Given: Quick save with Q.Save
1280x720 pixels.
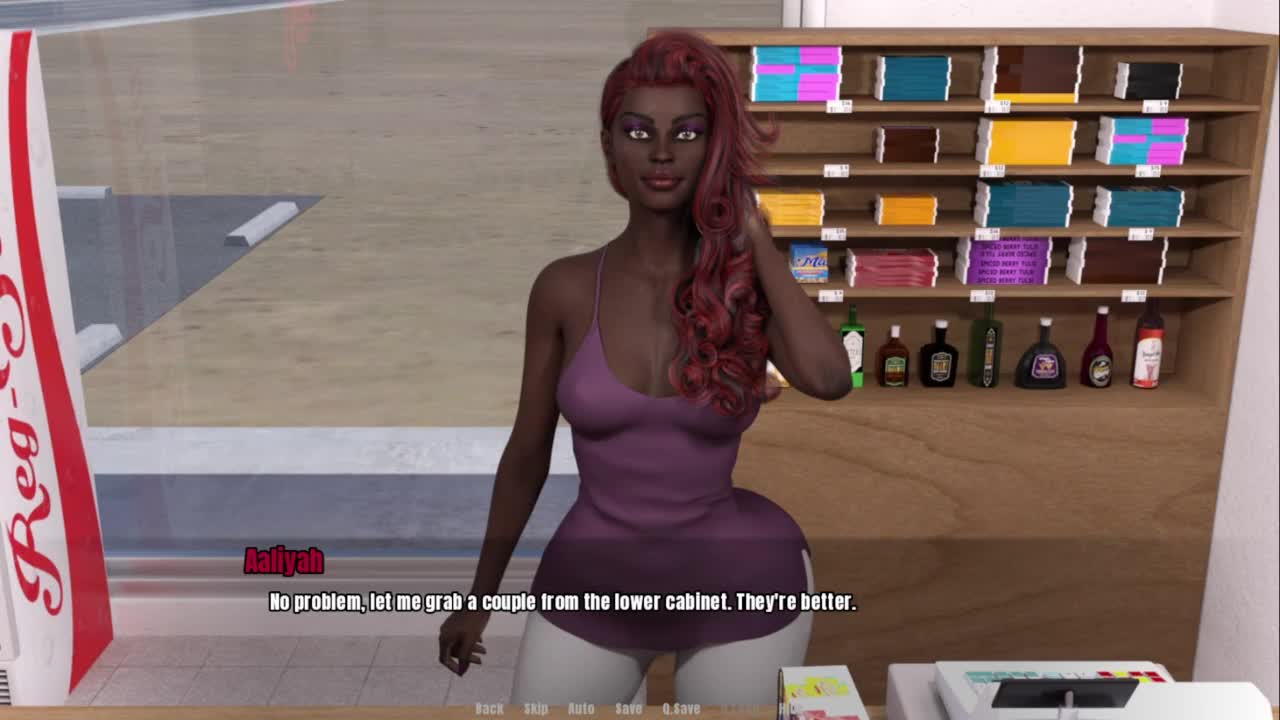Looking at the screenshot, I should (681, 708).
